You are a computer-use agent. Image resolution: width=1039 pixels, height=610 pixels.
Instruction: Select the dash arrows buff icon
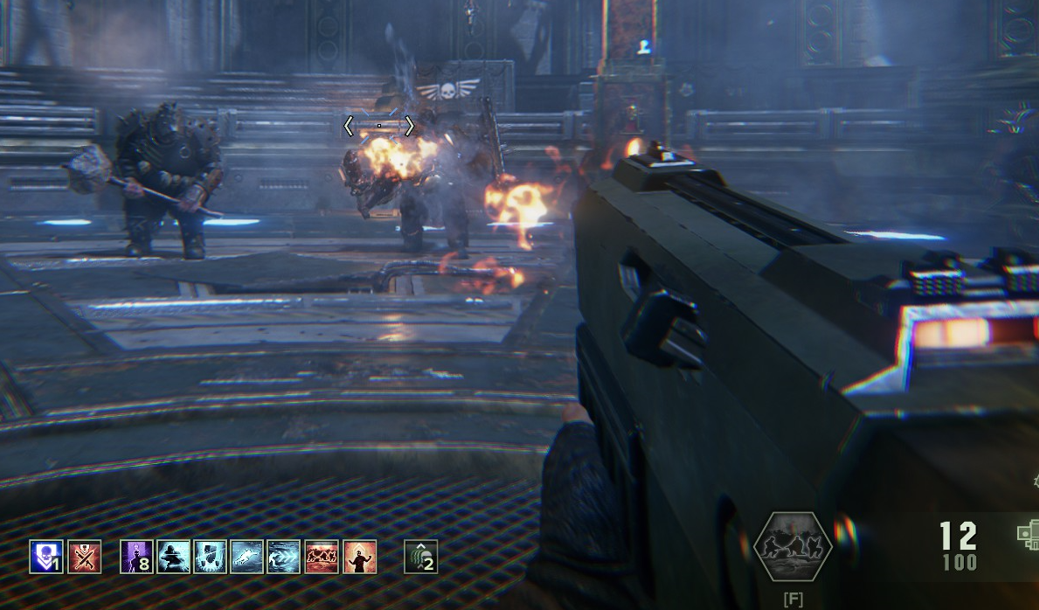coord(284,556)
